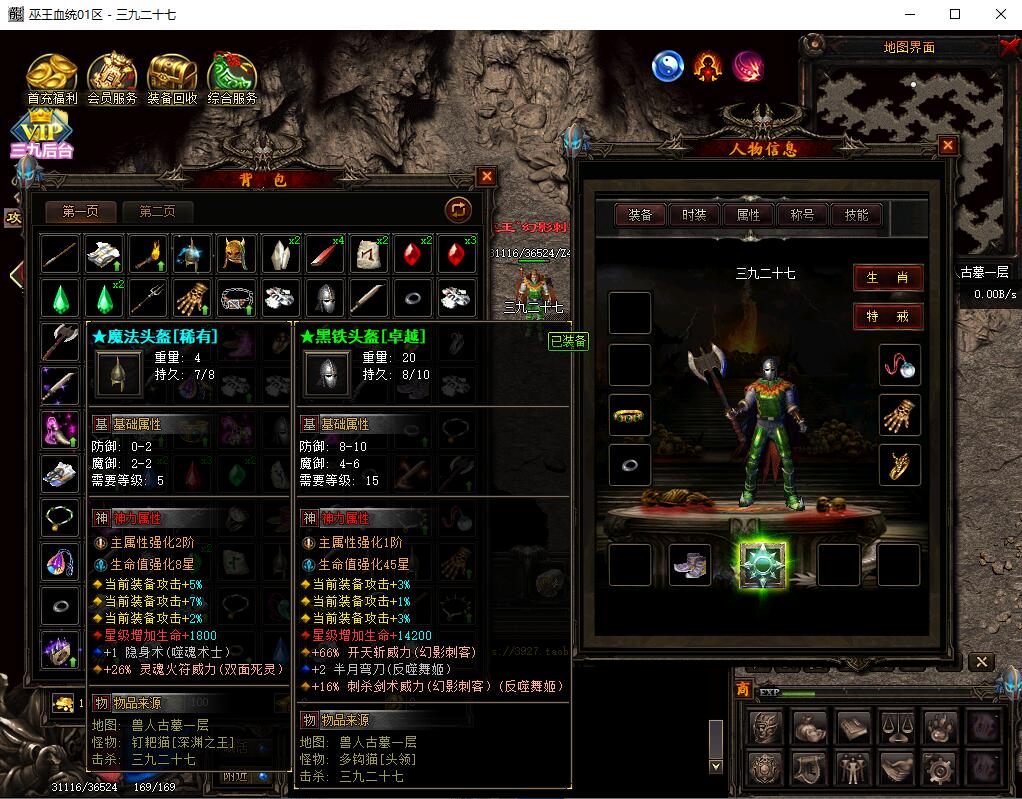Close the 人物信息 character window
Screen dimensions: 1022x799
948,146
